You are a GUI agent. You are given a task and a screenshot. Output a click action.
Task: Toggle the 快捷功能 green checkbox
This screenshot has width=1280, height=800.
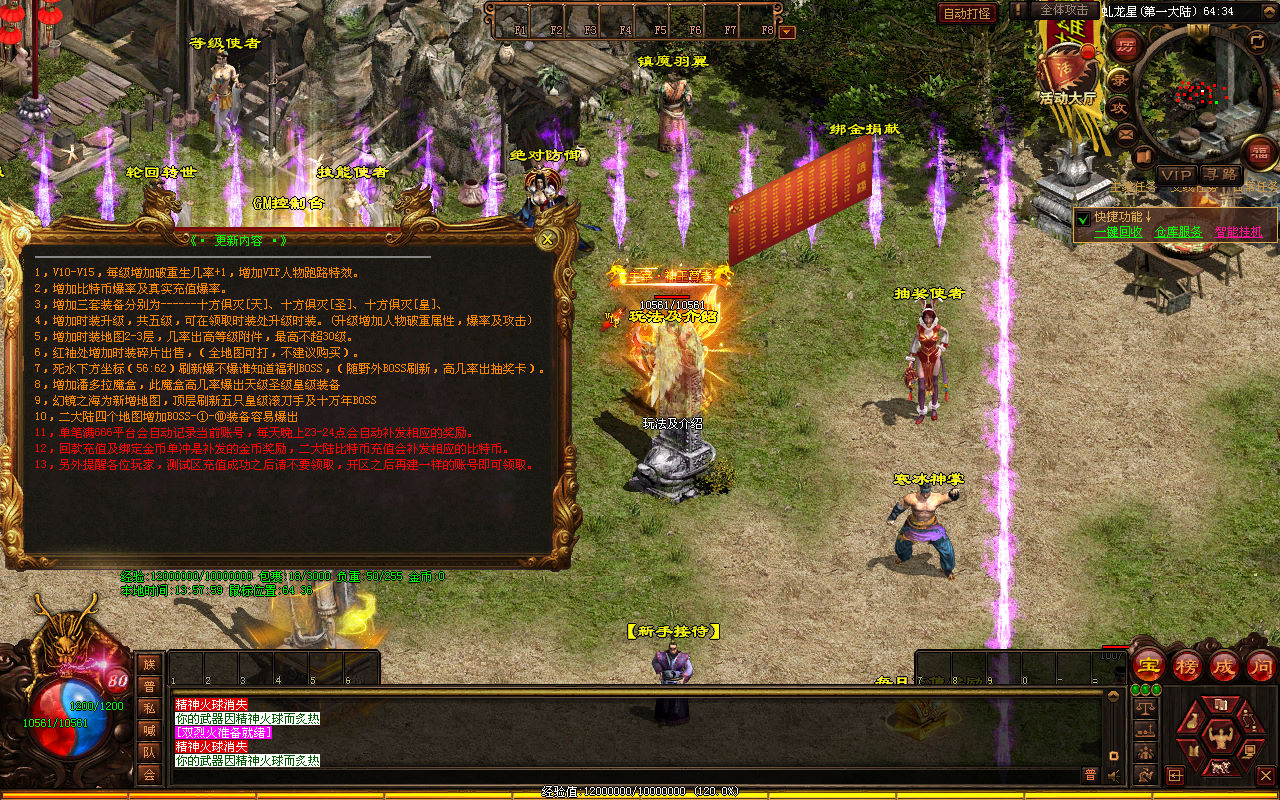1083,218
